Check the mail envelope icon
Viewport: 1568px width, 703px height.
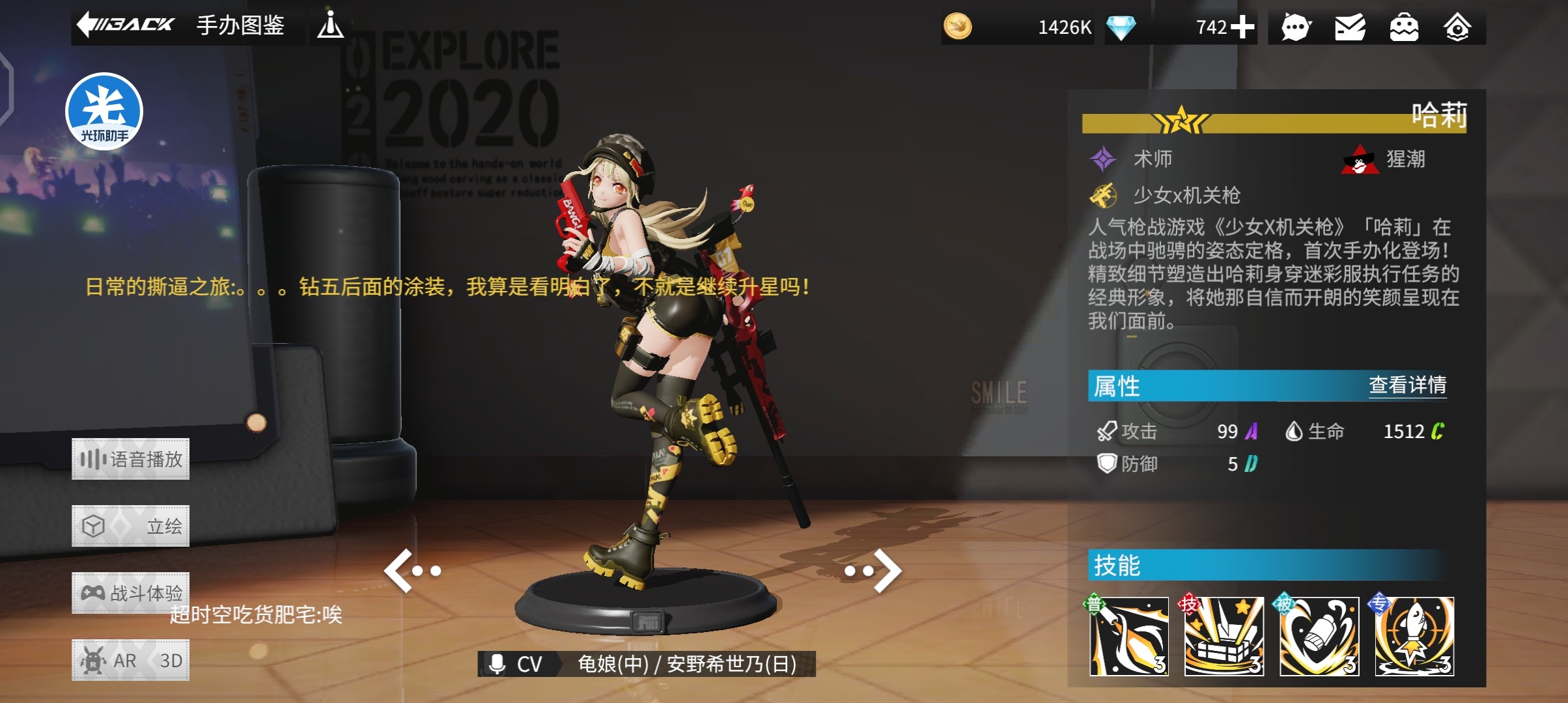(x=1350, y=27)
